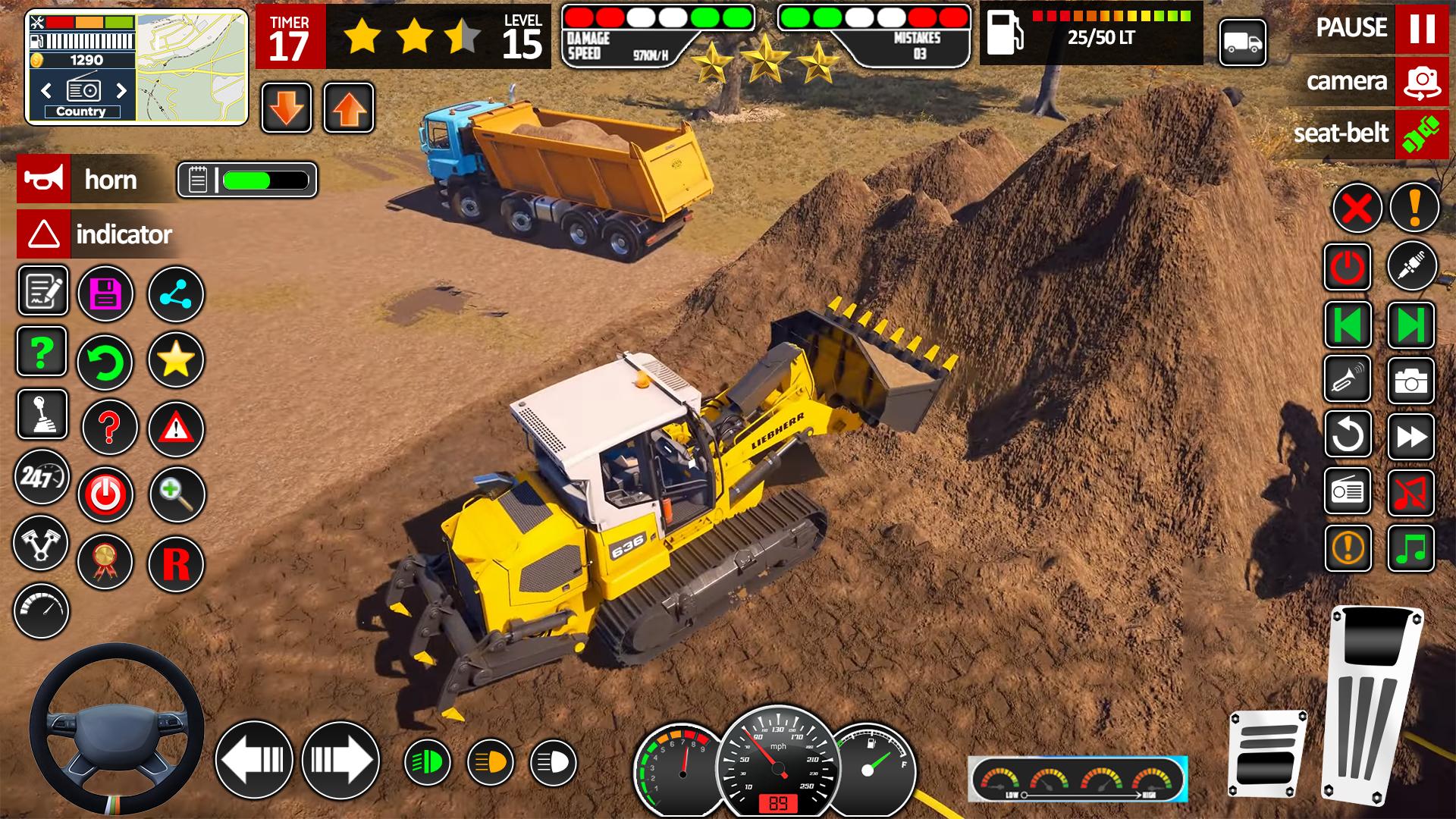Open the minimap
1456x819 pixels.
[192, 66]
